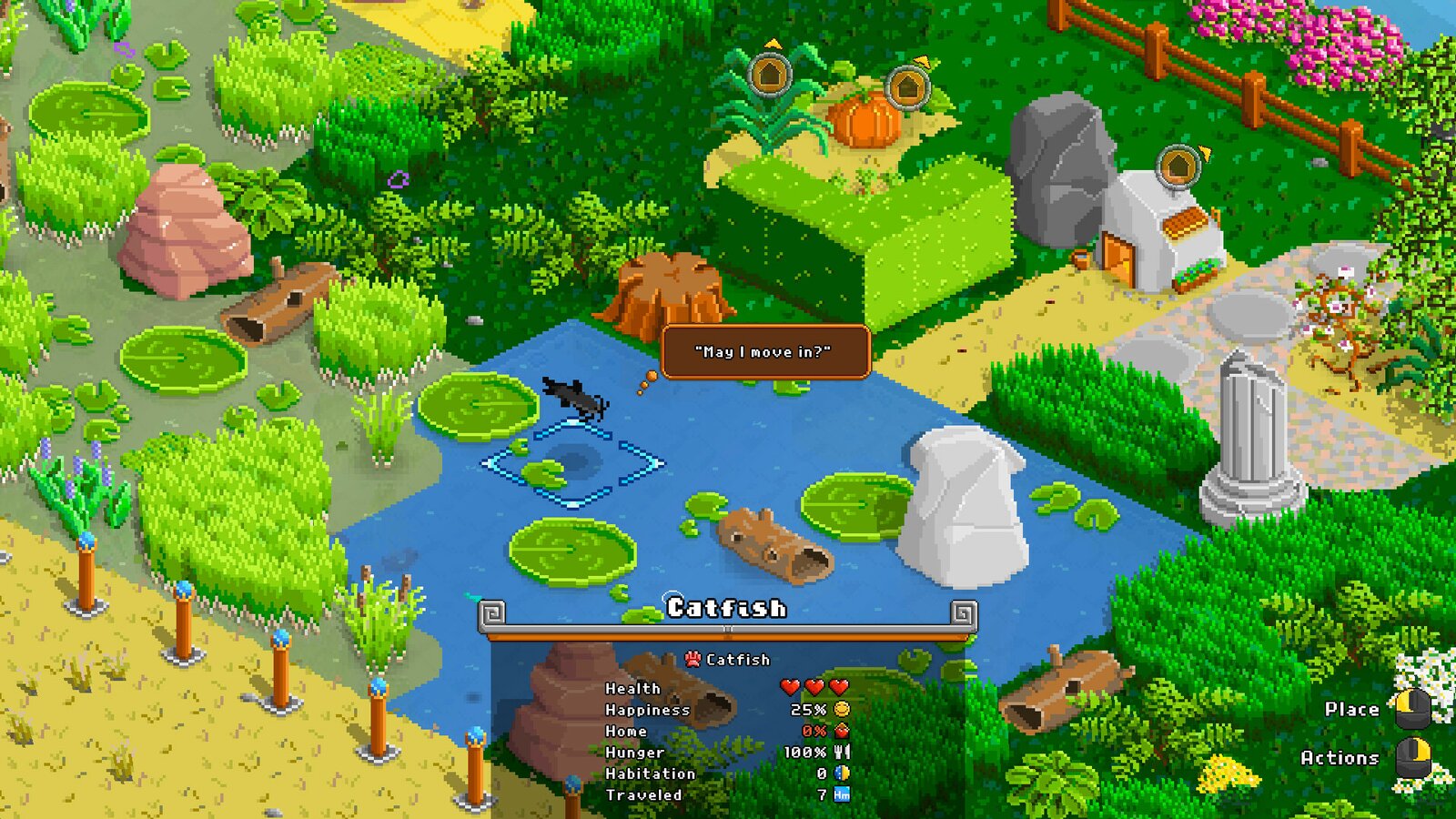The width and height of the screenshot is (1456, 819).
Task: Open the "May I move in?" speech bubble
Action: click(767, 350)
